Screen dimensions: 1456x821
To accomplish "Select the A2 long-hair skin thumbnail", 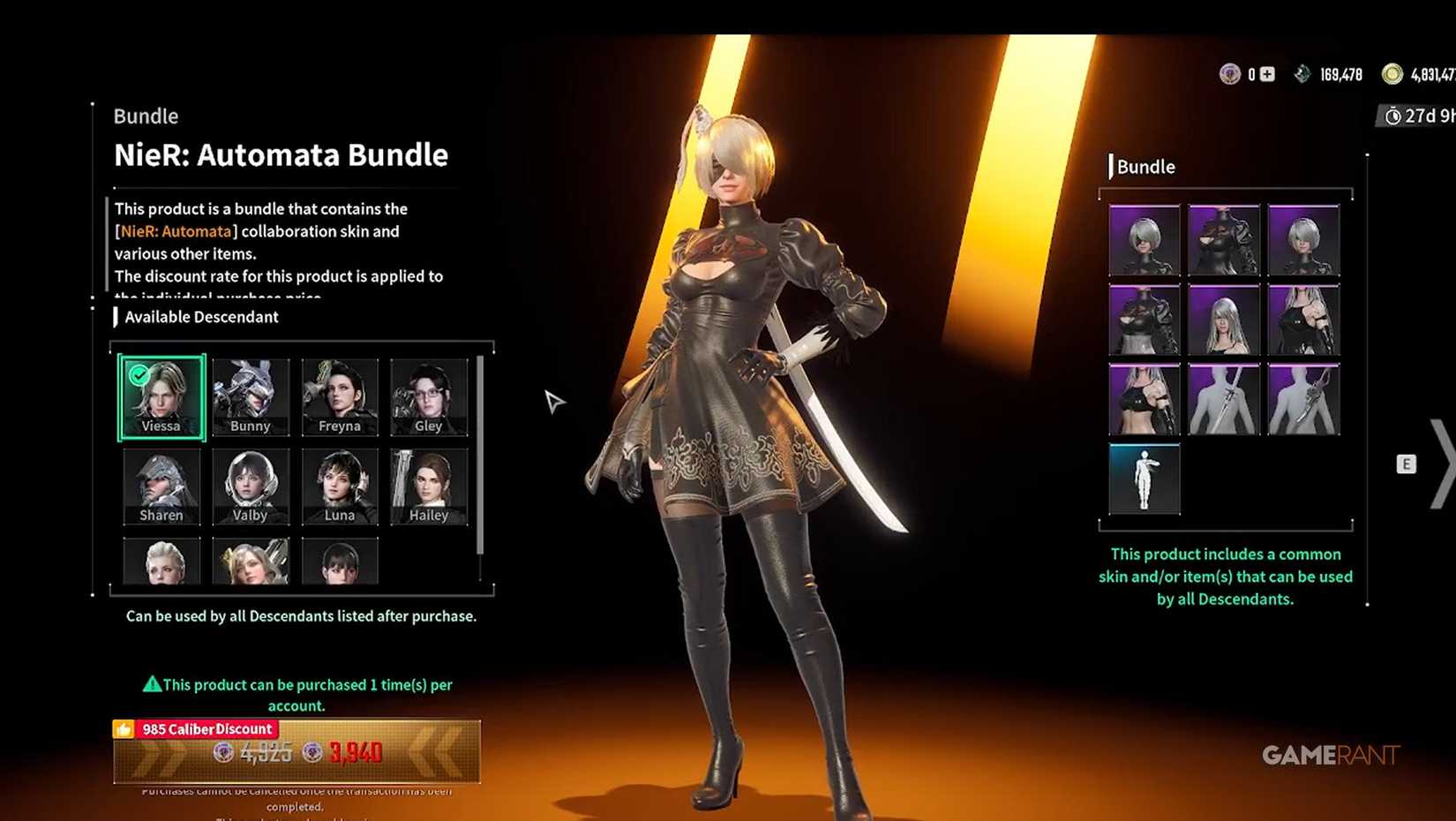I will click(x=1225, y=320).
